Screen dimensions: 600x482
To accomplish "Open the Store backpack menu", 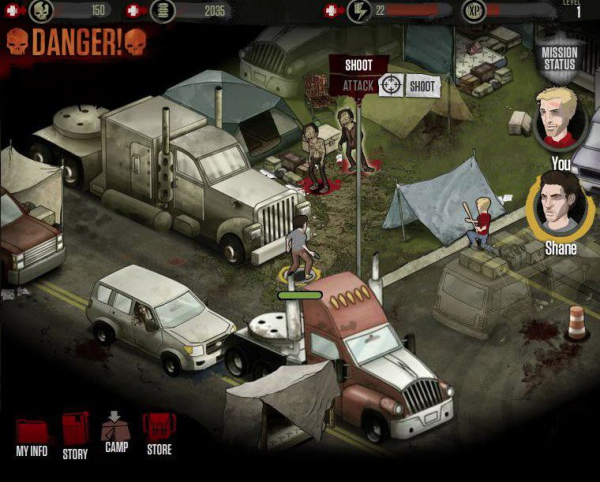I will click(x=159, y=435).
